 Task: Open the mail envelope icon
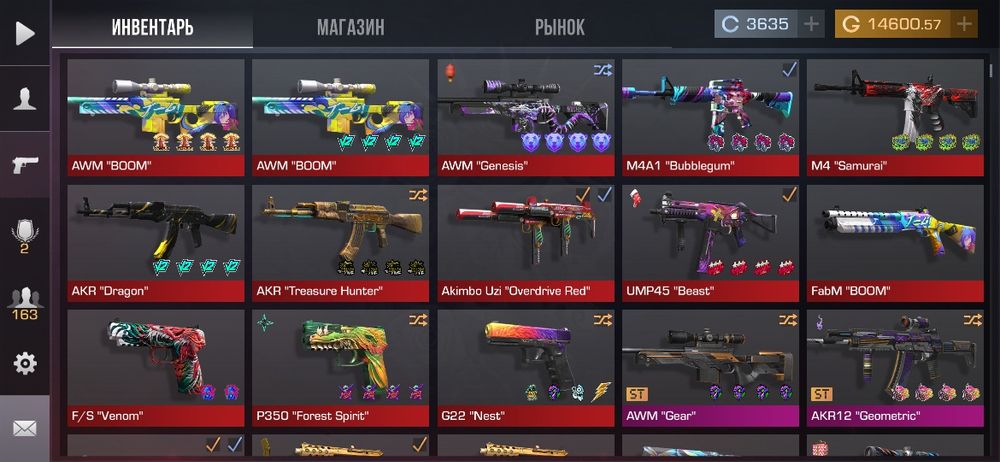point(25,428)
